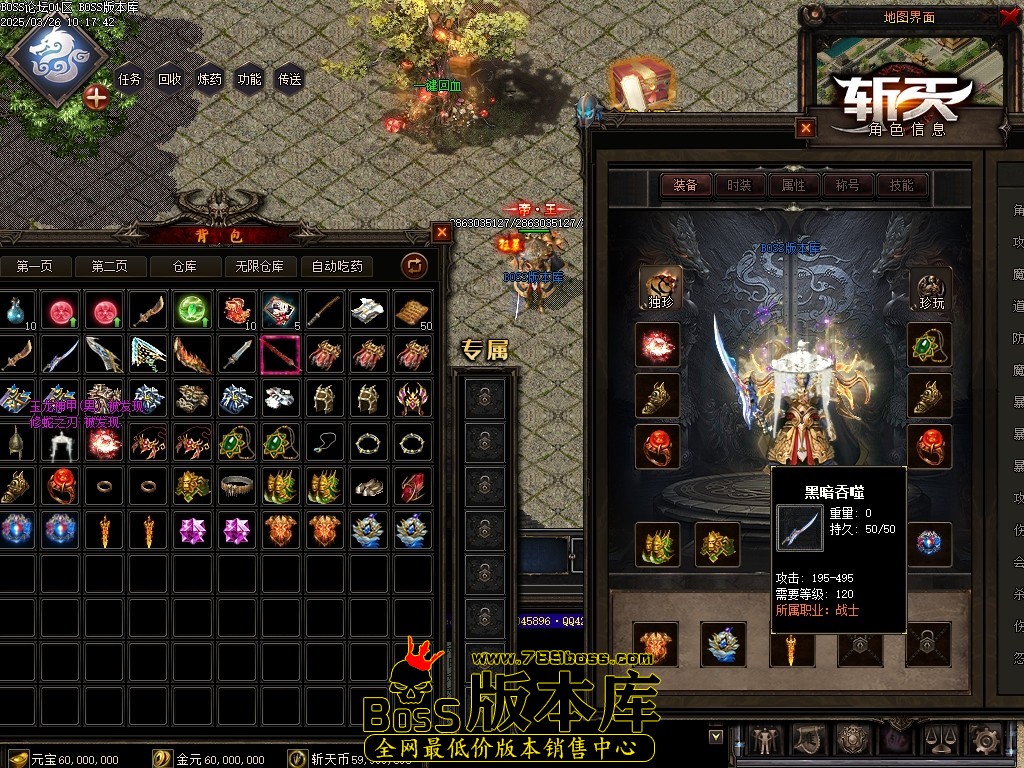Open the 技能 skills tab
The image size is (1024, 768).
click(901, 185)
